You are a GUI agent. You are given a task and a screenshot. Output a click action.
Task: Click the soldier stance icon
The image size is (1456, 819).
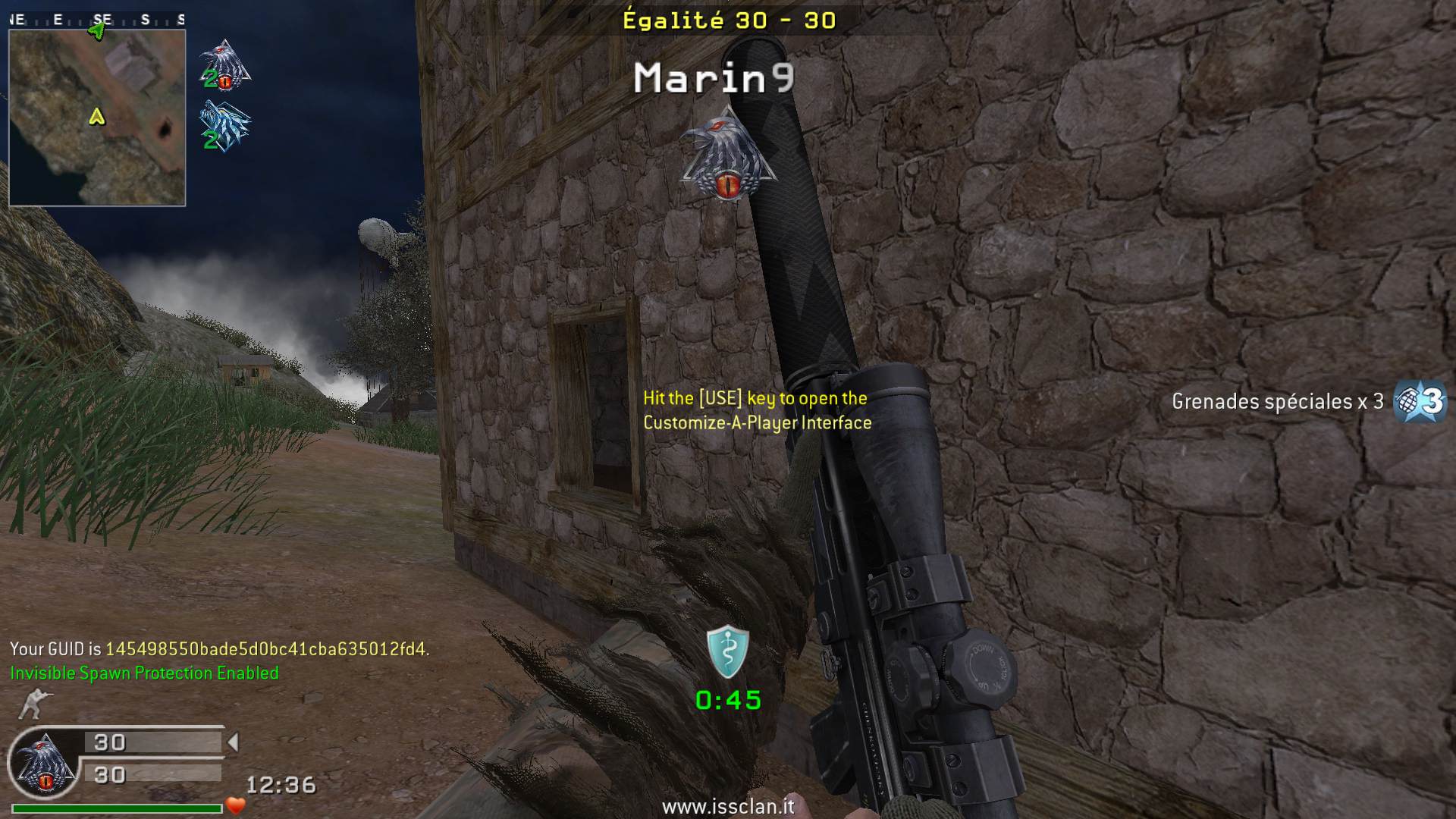(33, 704)
